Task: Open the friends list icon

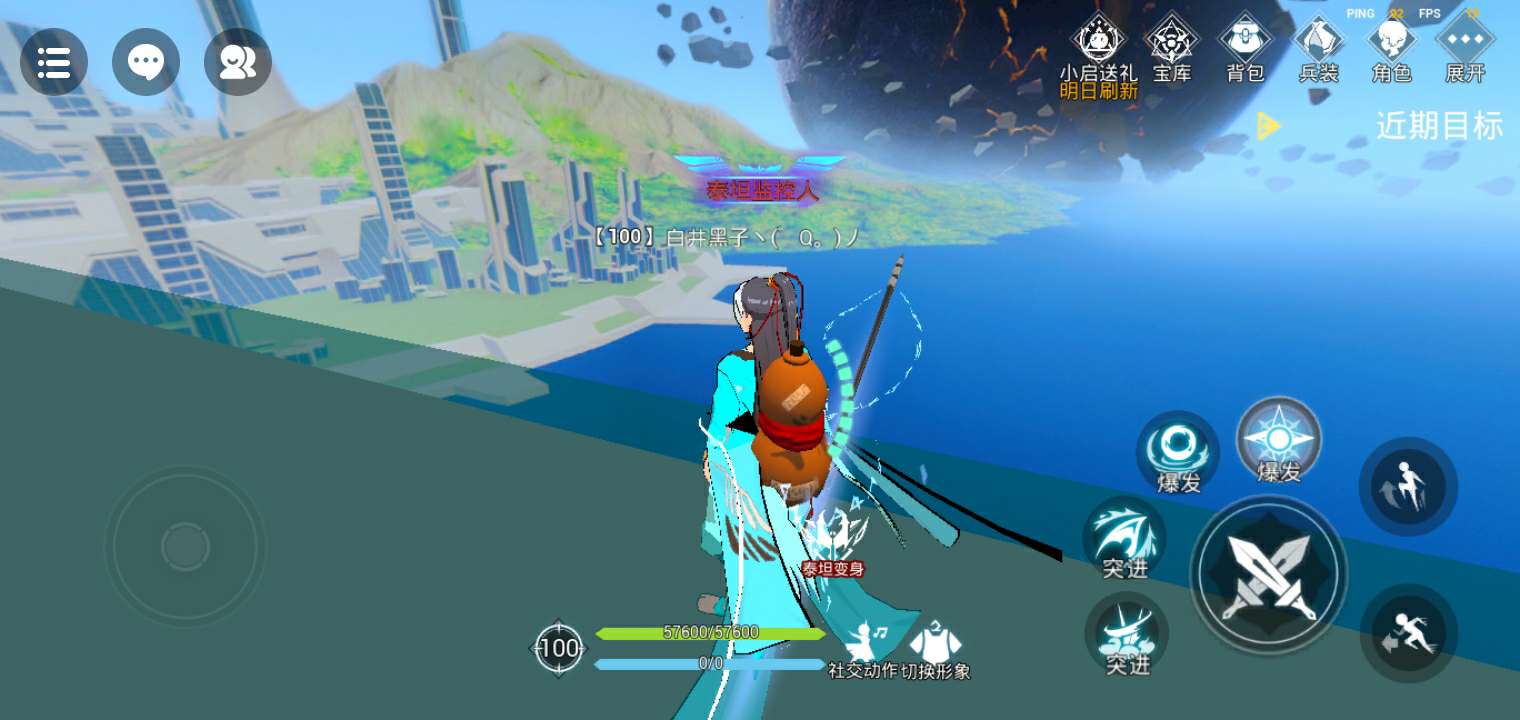Action: coord(238,62)
